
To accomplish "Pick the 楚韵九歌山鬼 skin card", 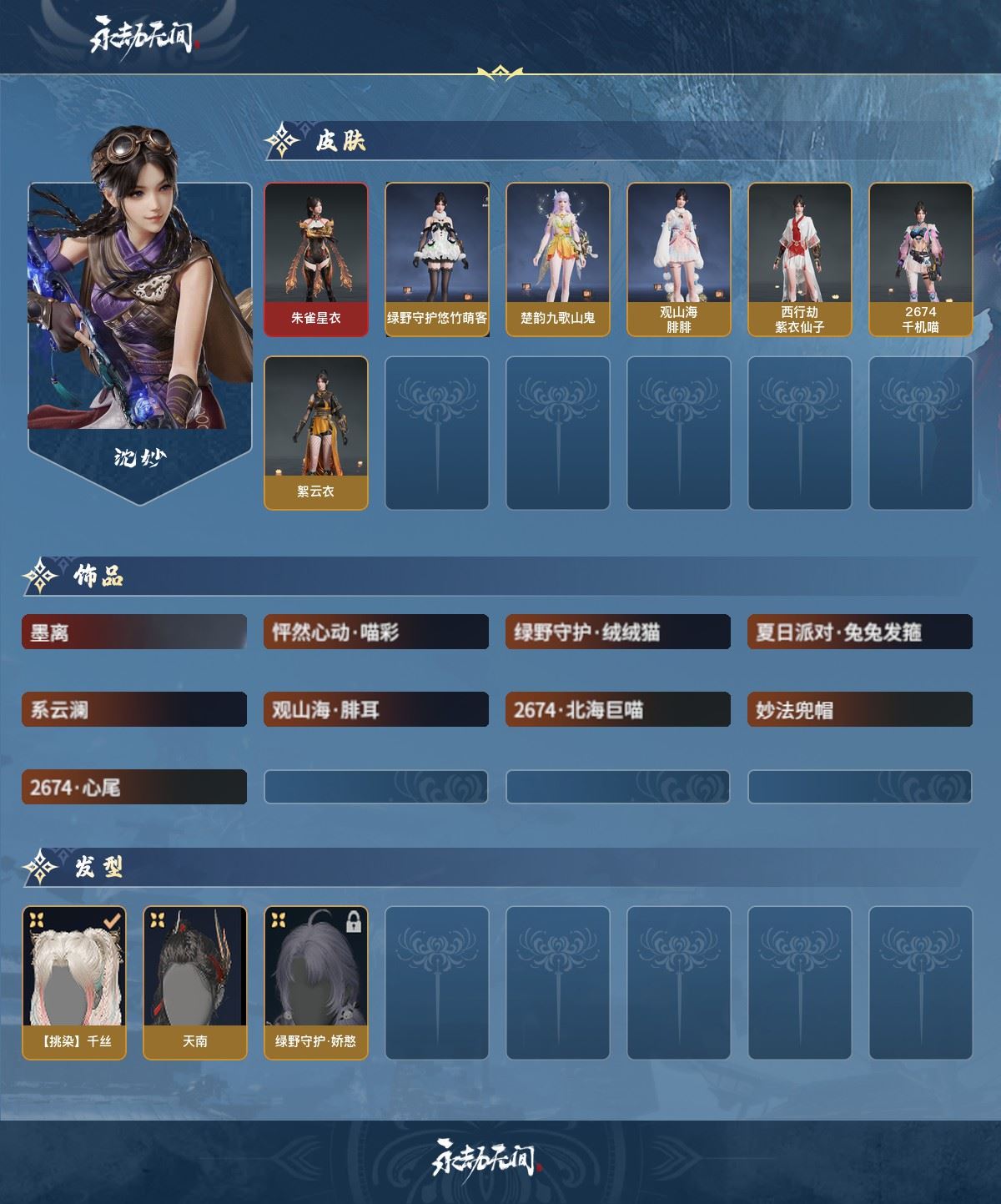I will (558, 259).
